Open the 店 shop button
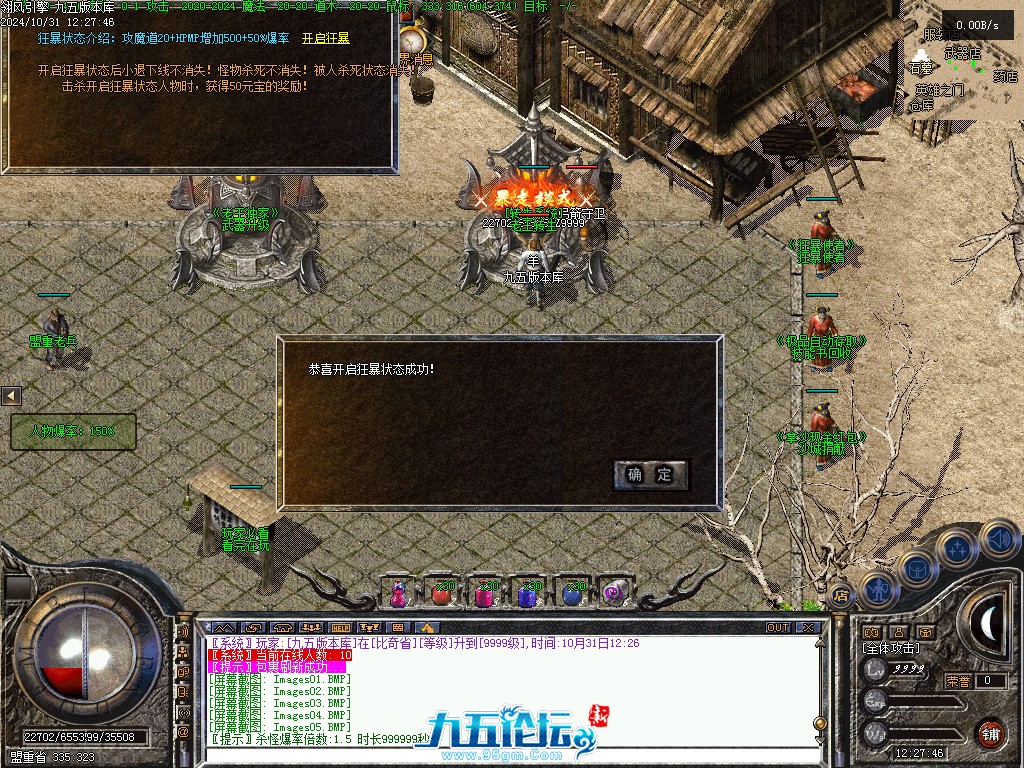The image size is (1024, 768). 841,594
